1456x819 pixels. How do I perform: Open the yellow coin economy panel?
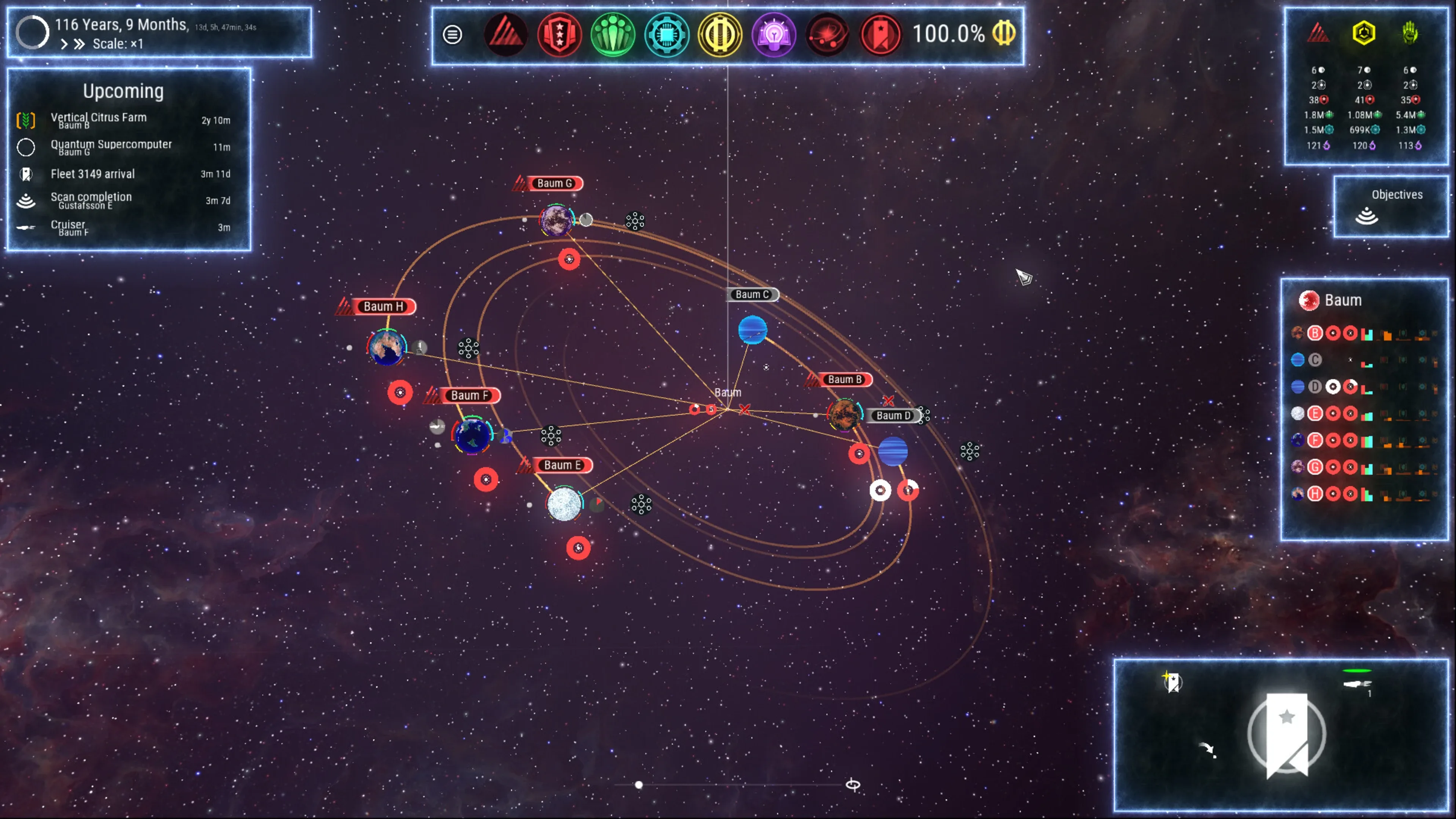(x=720, y=35)
